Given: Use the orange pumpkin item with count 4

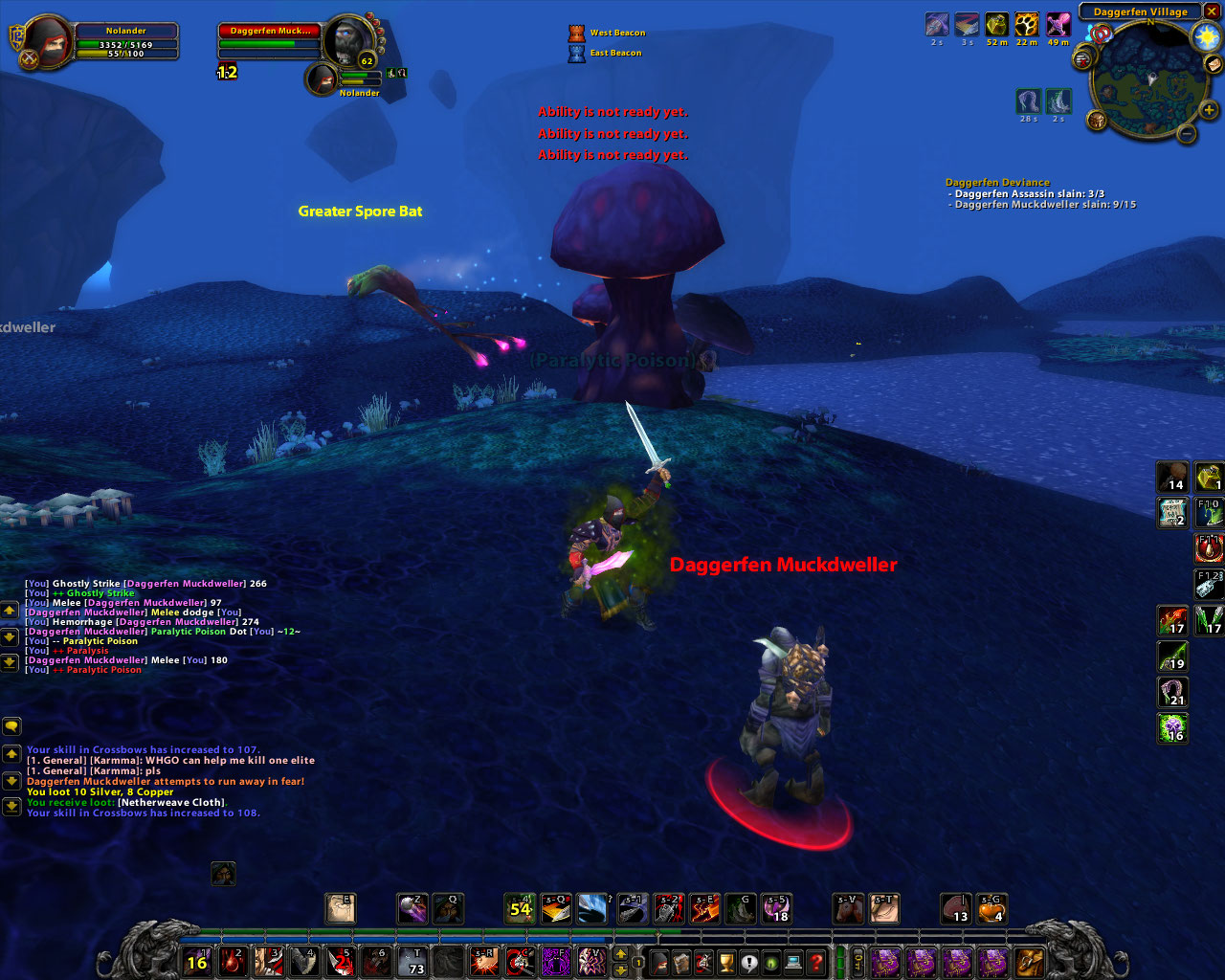Looking at the screenshot, I should tap(991, 907).
